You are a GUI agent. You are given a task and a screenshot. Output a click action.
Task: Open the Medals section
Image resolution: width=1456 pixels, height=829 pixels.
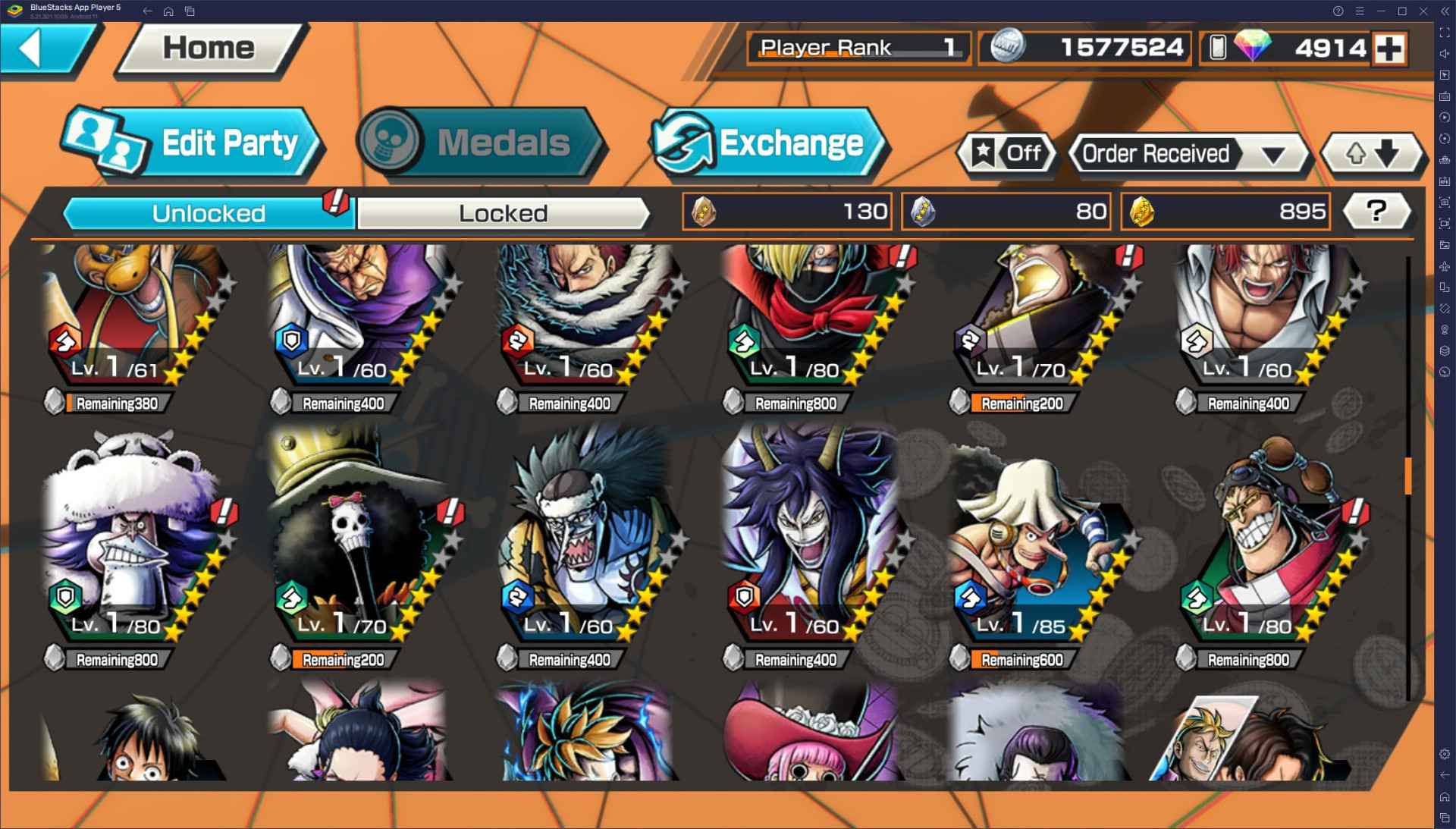[x=485, y=143]
